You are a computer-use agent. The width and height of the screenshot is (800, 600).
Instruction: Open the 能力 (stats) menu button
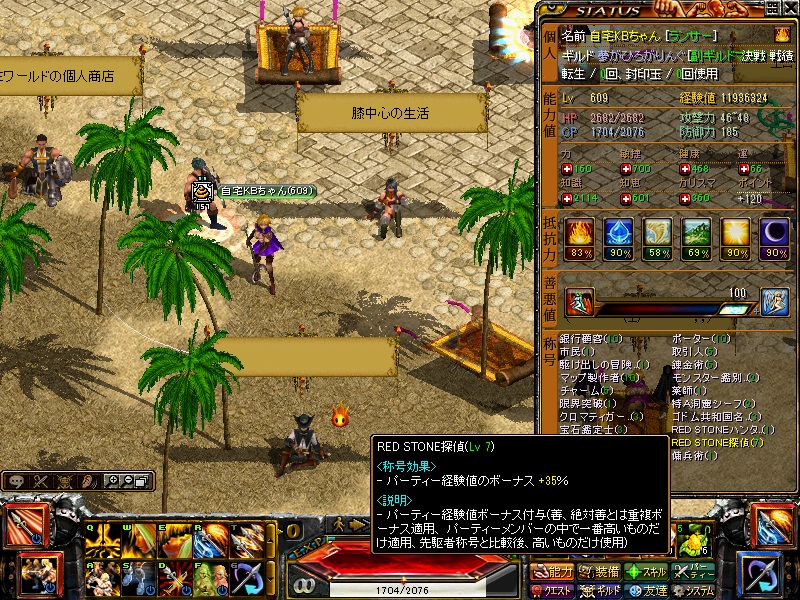[x=553, y=572]
